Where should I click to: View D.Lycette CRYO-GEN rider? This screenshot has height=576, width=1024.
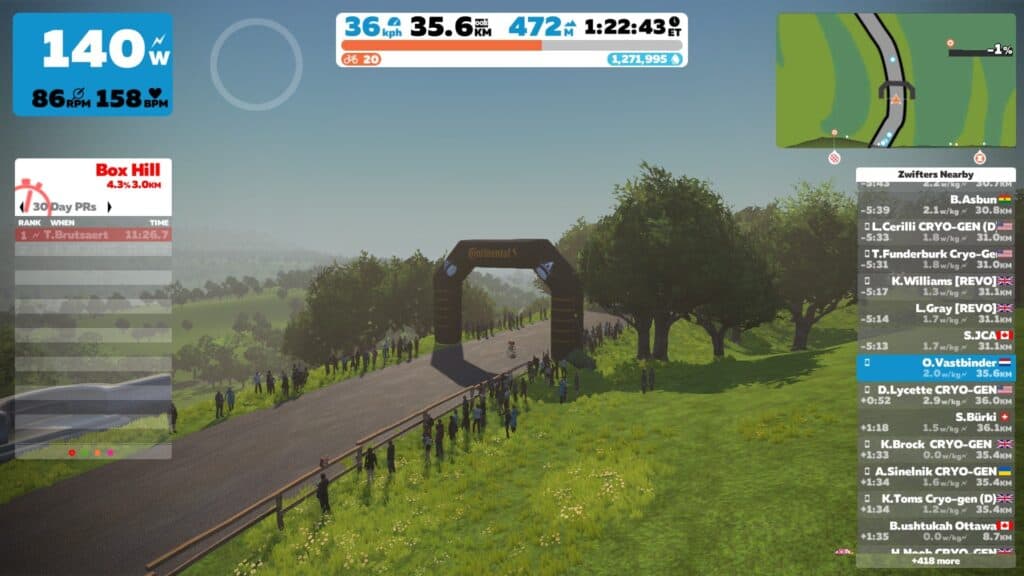936,394
